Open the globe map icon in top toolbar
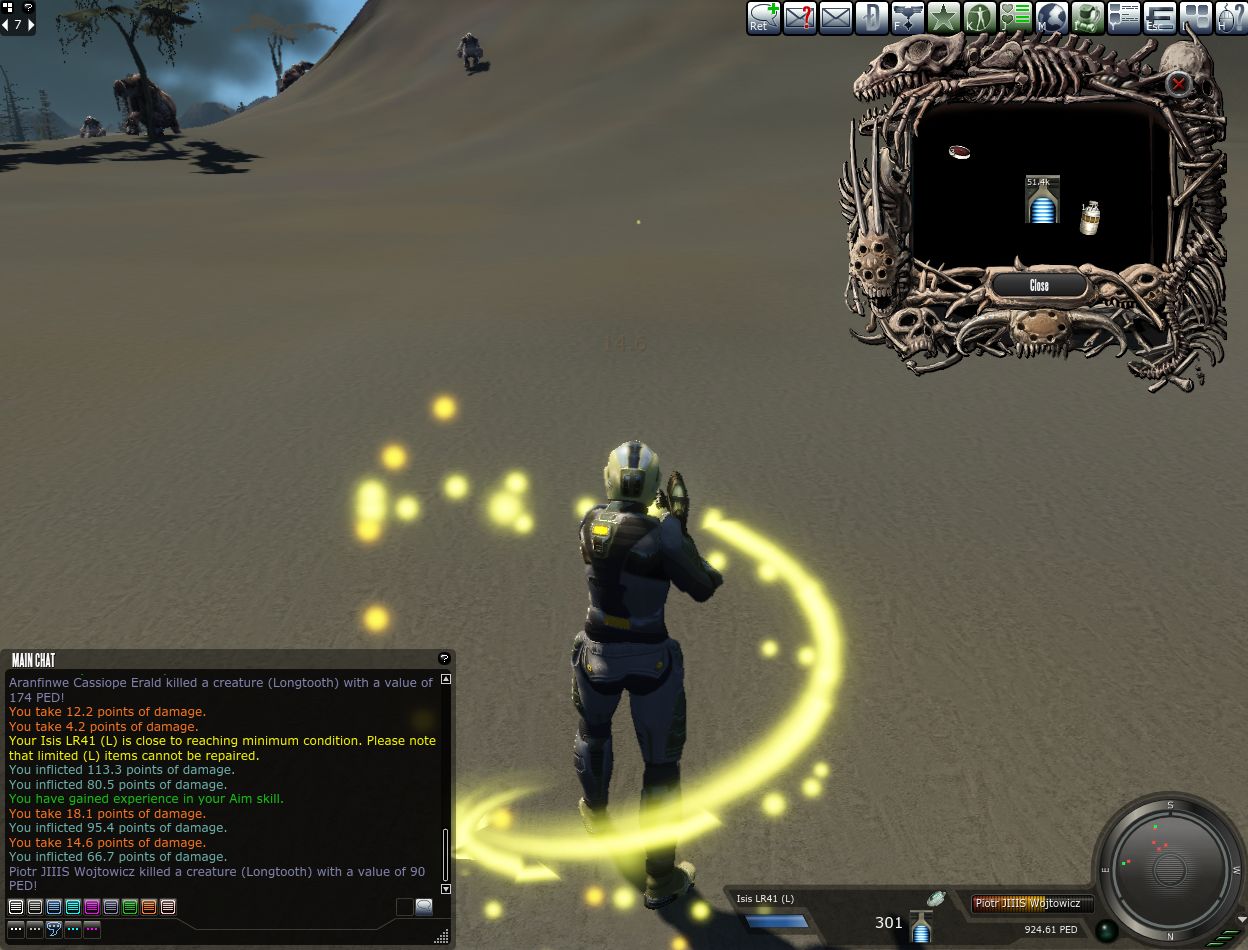 1052,18
